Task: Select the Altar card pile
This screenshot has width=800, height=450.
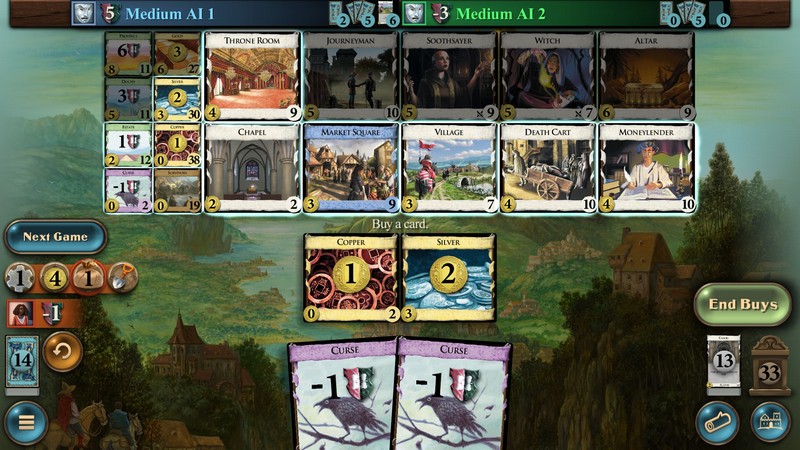Action: click(x=646, y=76)
